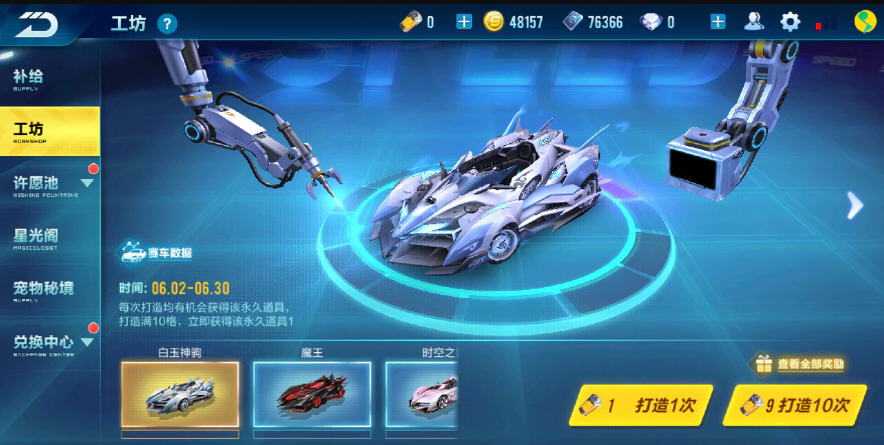The width and height of the screenshot is (884, 445).
Task: Open 查看全部奖励 to view all rewards
Action: pyautogui.click(x=800, y=364)
